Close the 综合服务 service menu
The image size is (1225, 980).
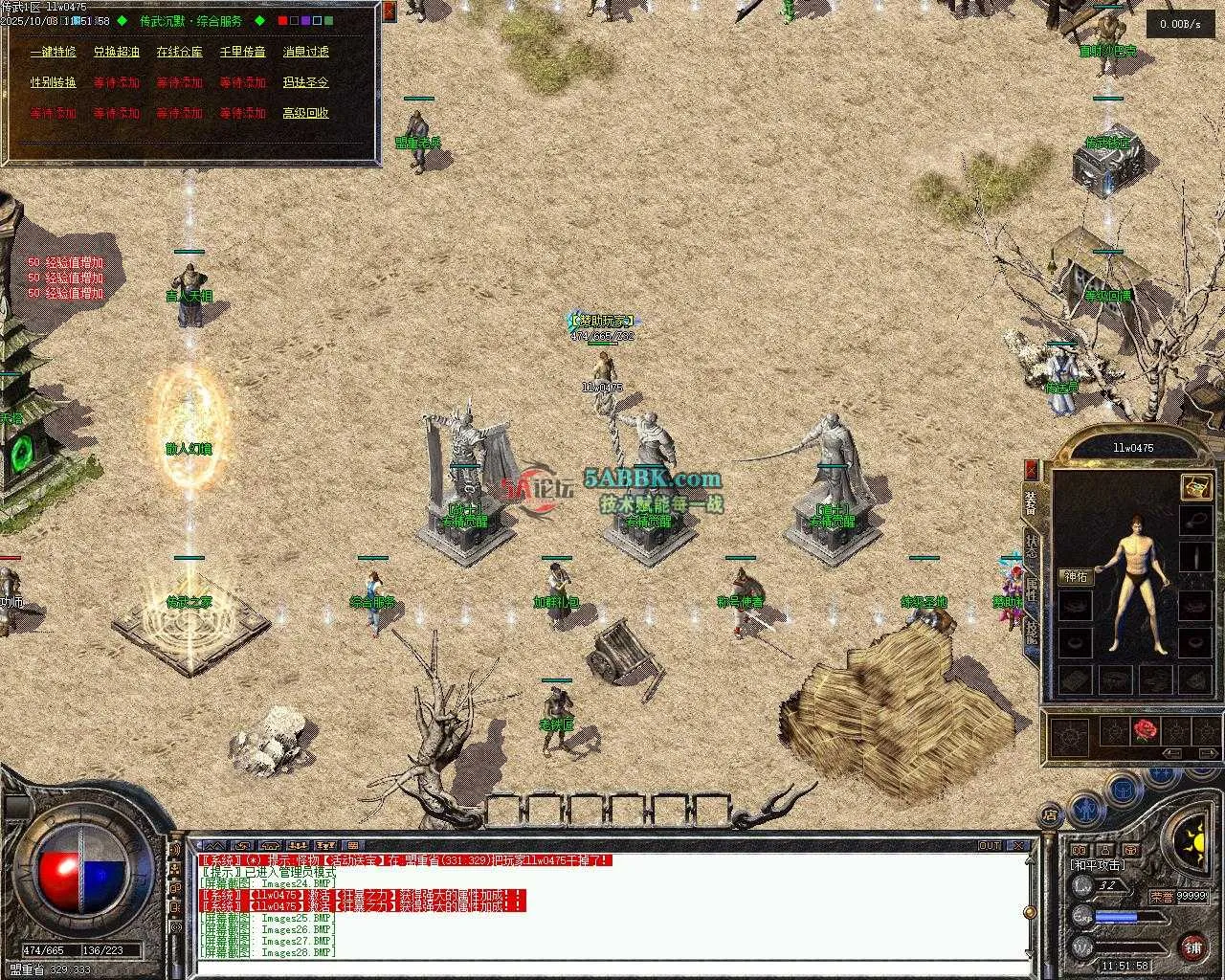click(x=389, y=11)
